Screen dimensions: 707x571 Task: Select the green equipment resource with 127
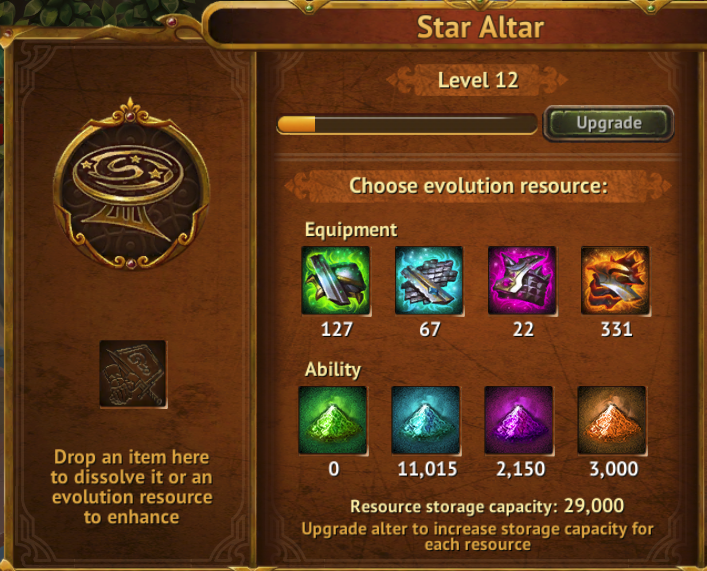pyautogui.click(x=336, y=281)
